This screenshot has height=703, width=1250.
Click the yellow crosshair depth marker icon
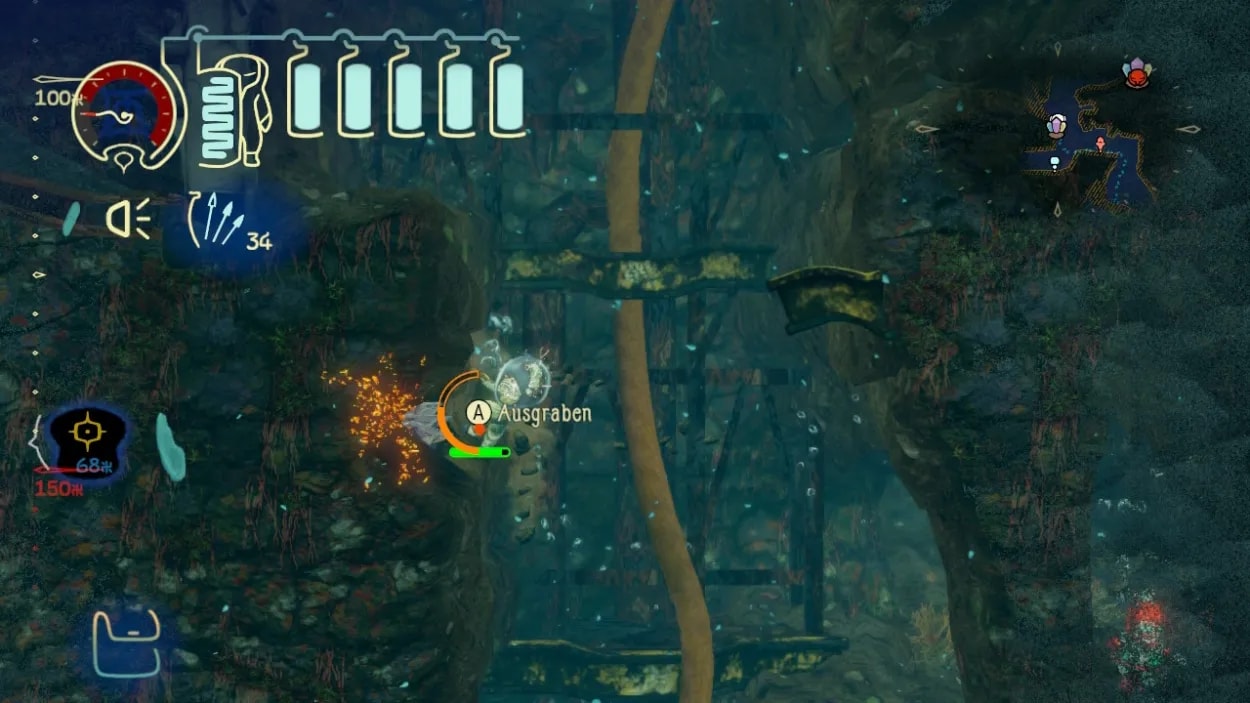[89, 434]
